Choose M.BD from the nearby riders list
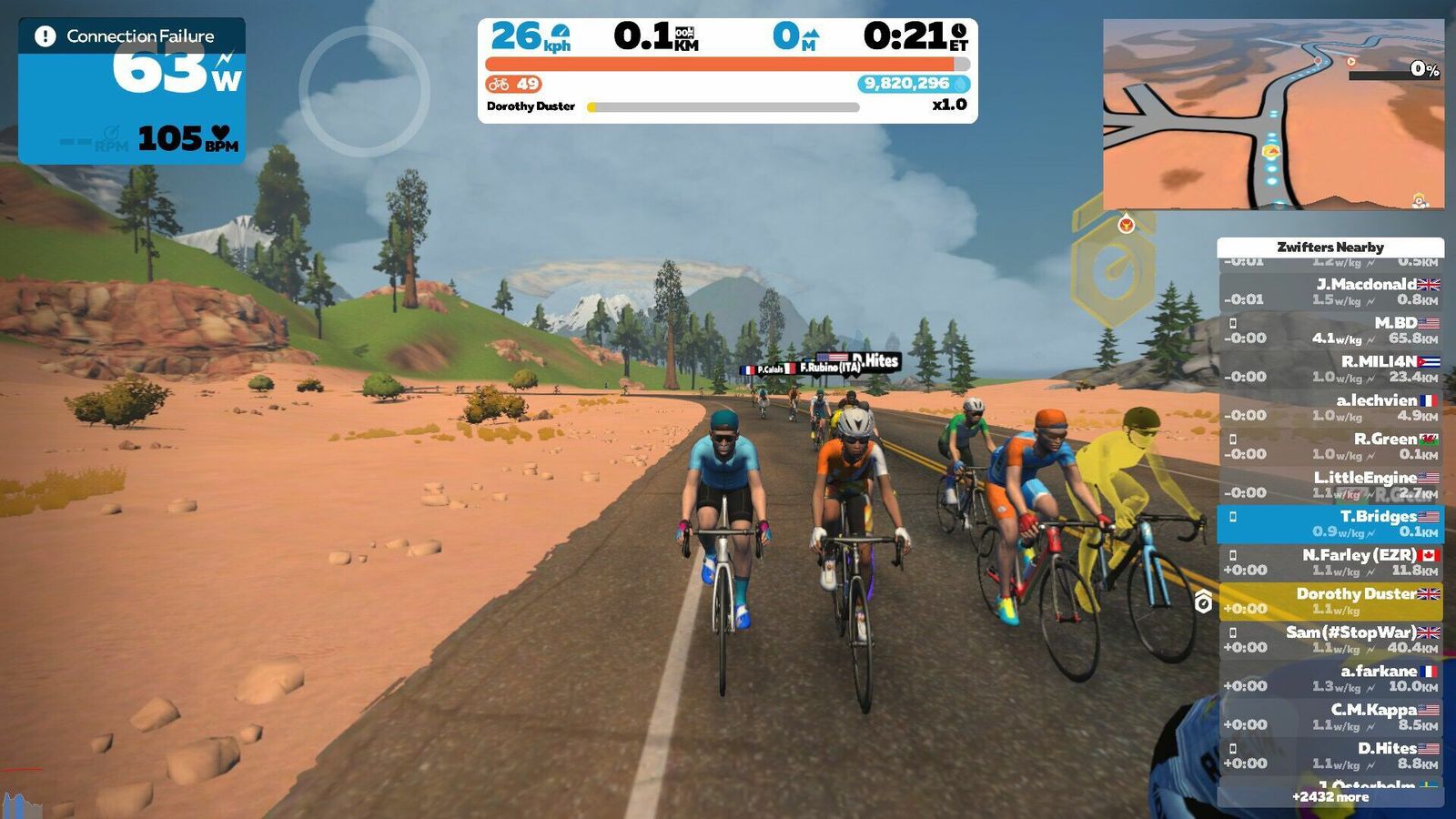Screen dimensions: 1456x819 tap(1330, 330)
